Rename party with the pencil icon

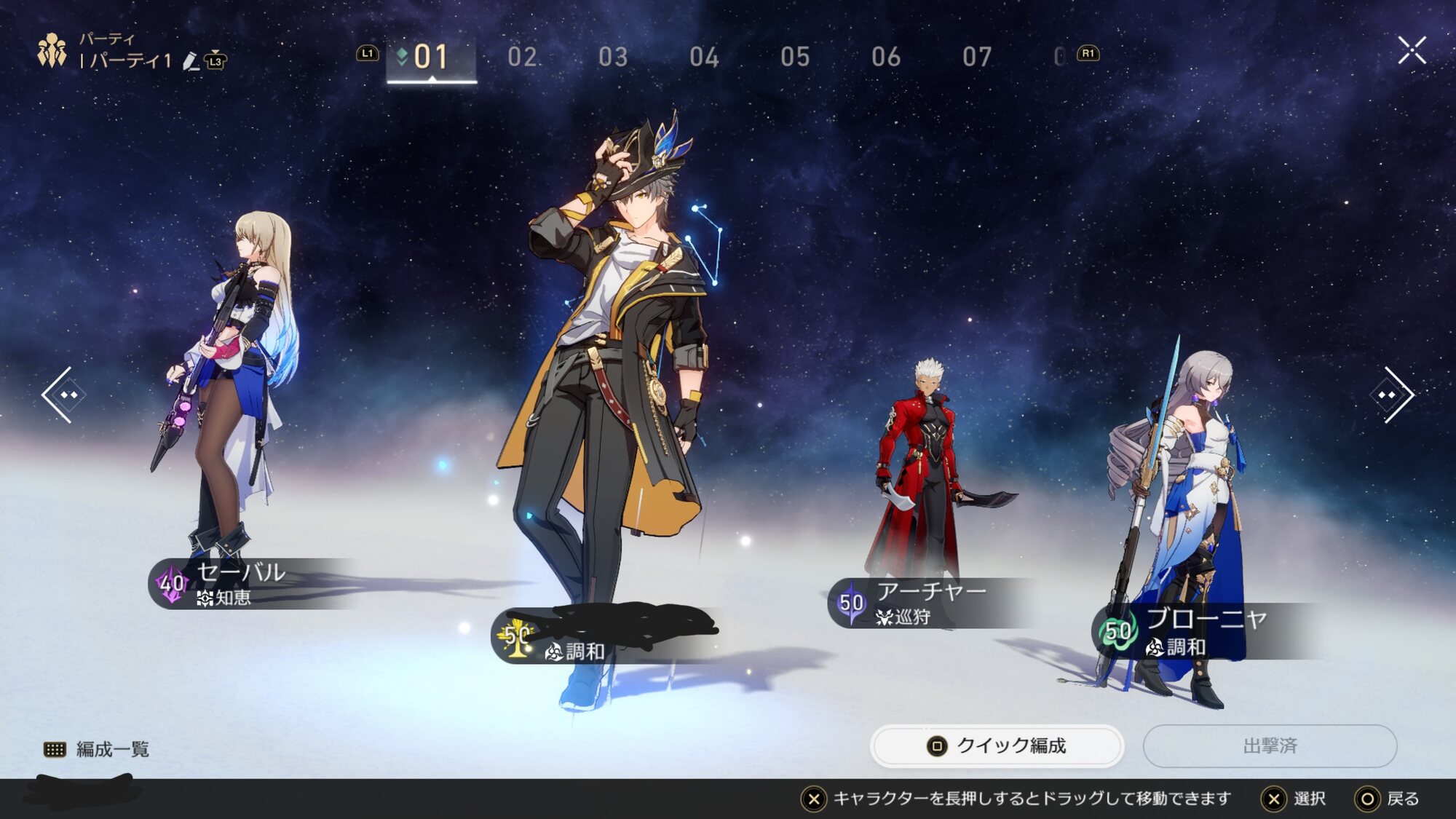(x=191, y=61)
